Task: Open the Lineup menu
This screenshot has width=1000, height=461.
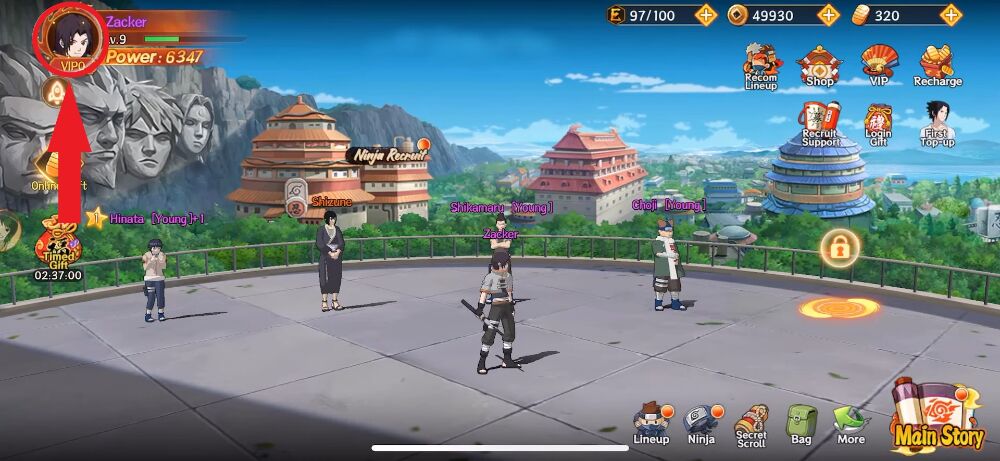Action: click(x=652, y=424)
